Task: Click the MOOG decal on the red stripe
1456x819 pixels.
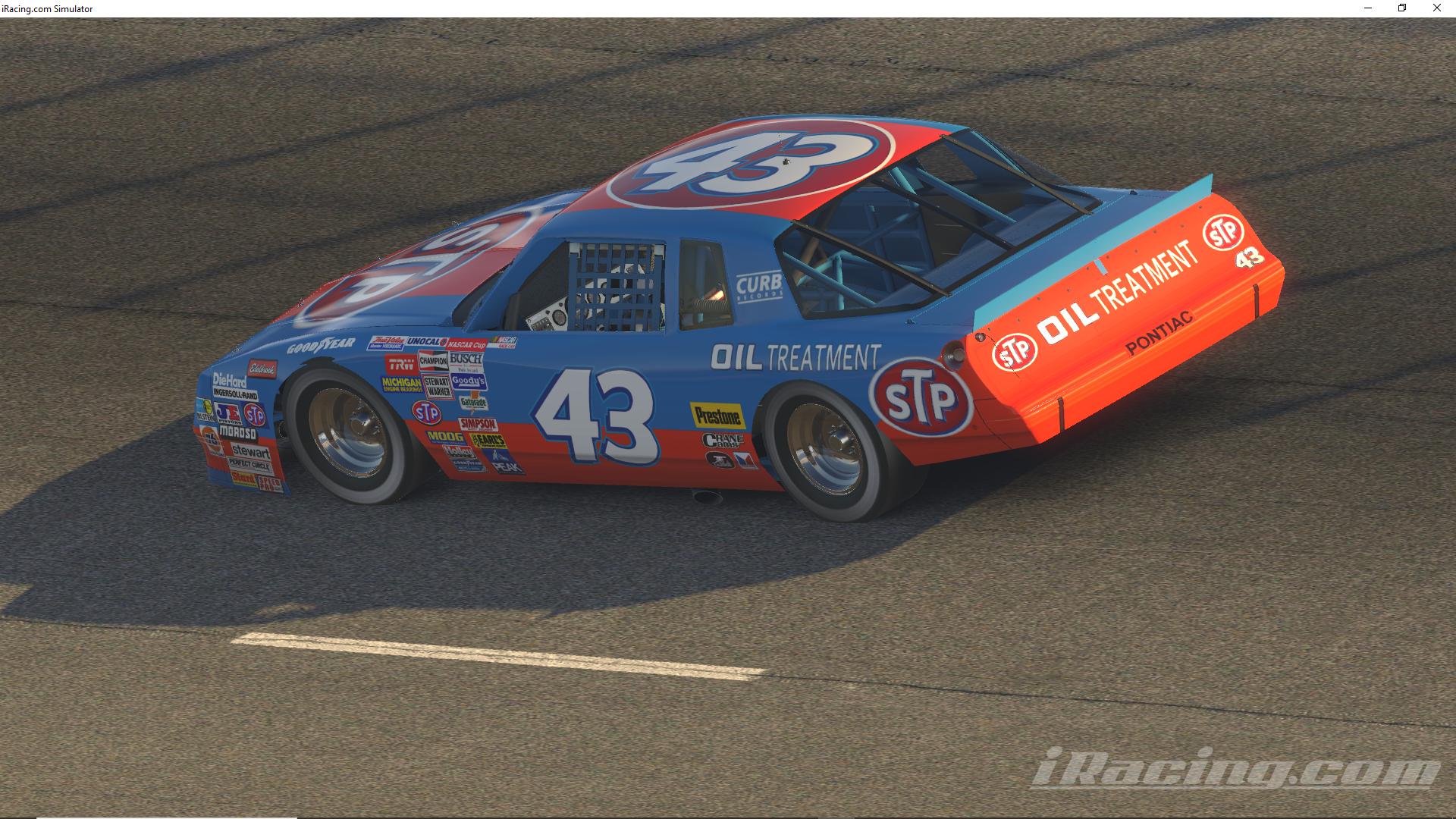Action: tap(444, 438)
